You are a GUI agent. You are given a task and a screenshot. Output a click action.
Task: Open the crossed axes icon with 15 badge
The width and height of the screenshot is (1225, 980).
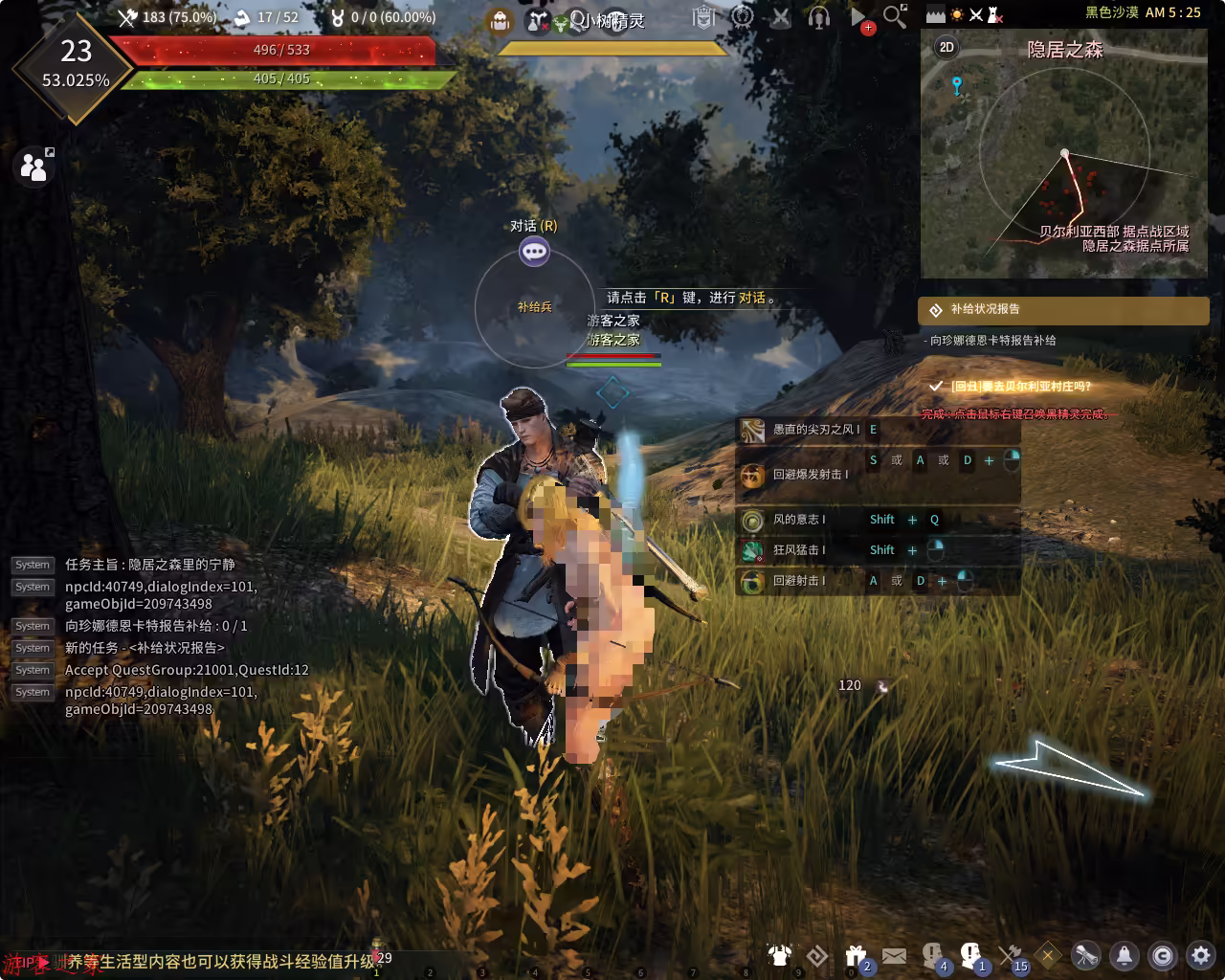coord(1011,955)
